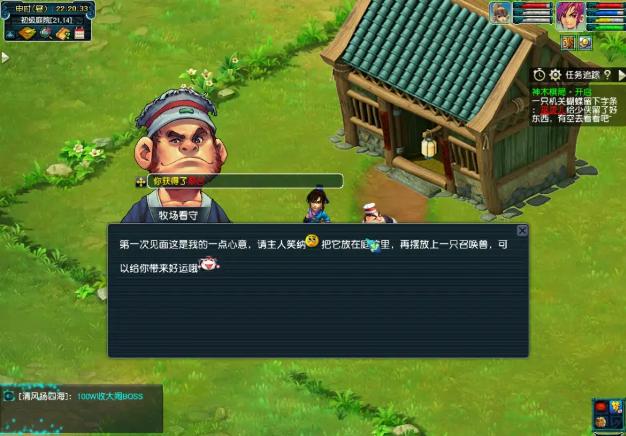Open the quest tracker help question mark
Image resolution: width=626 pixels, height=436 pixels.
point(608,75)
